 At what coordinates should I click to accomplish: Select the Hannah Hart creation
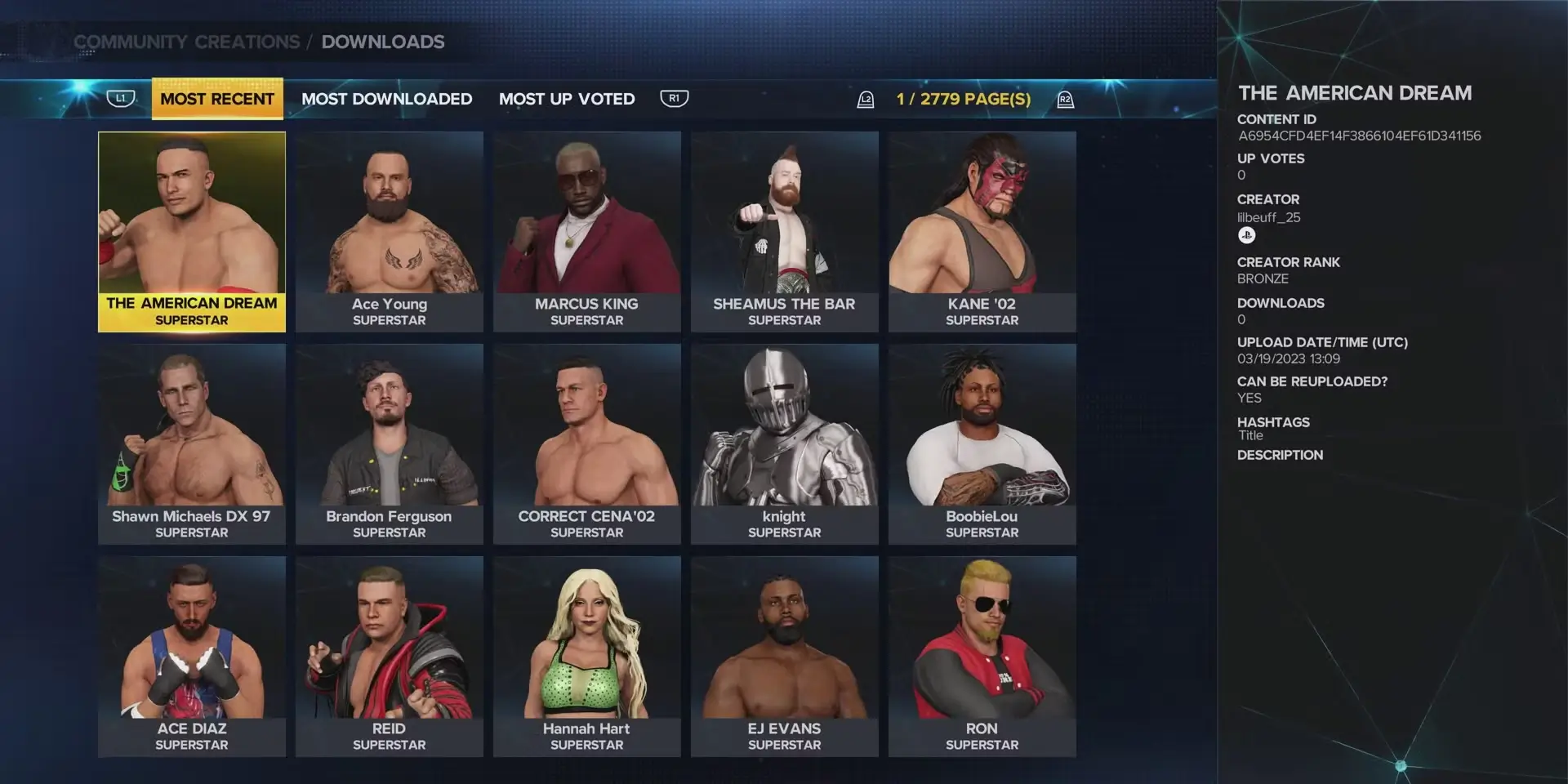587,657
